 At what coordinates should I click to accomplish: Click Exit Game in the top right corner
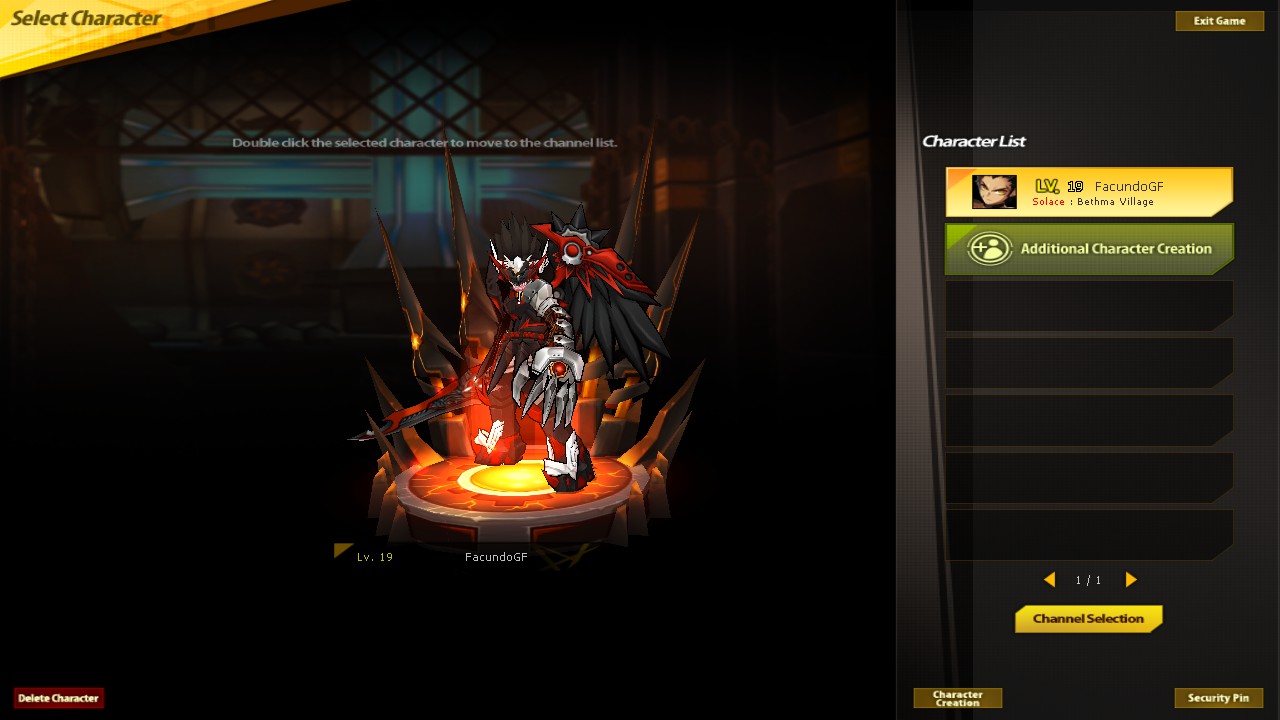[1219, 20]
